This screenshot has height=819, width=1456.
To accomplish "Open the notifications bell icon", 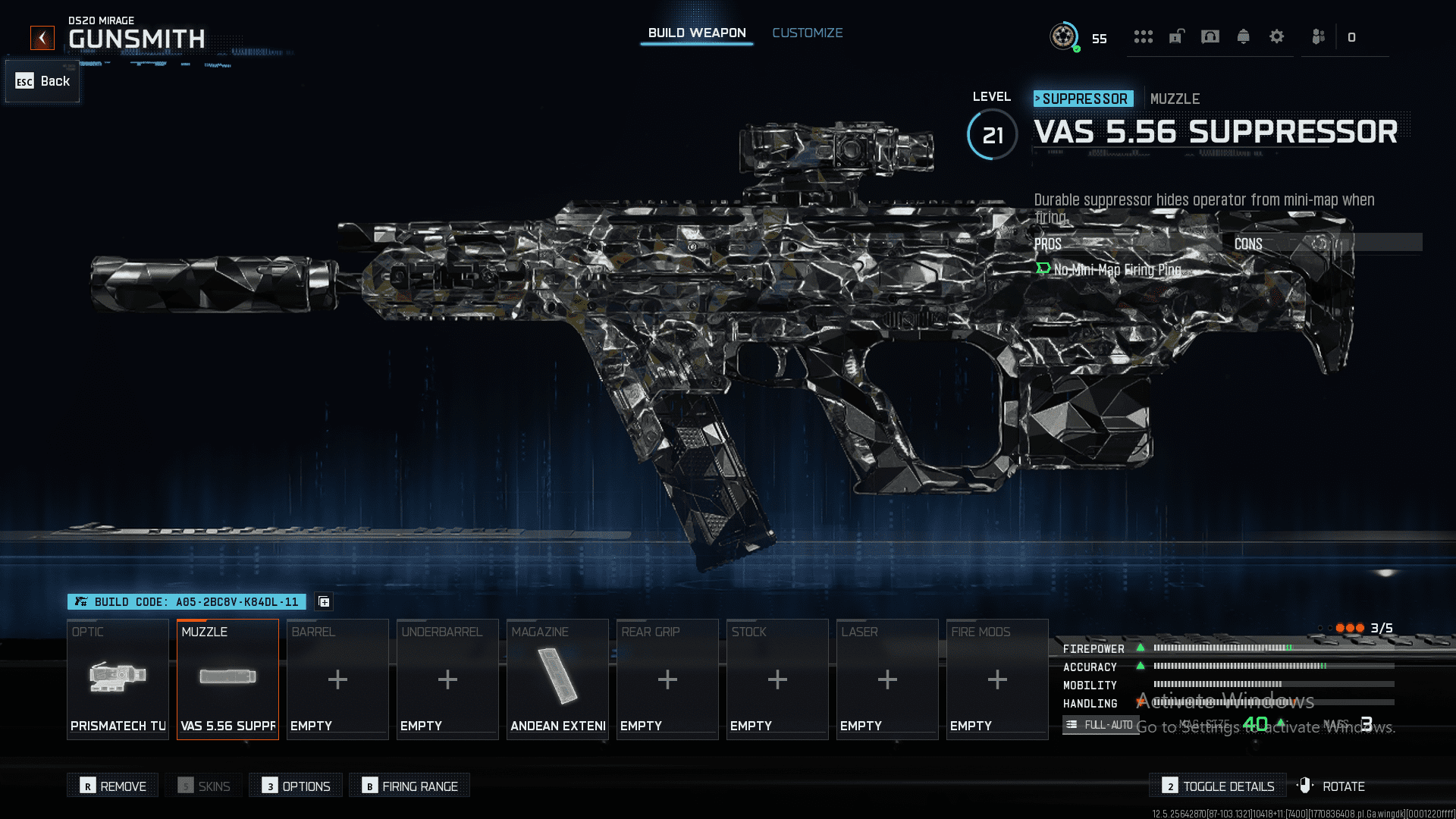I will (1243, 36).
